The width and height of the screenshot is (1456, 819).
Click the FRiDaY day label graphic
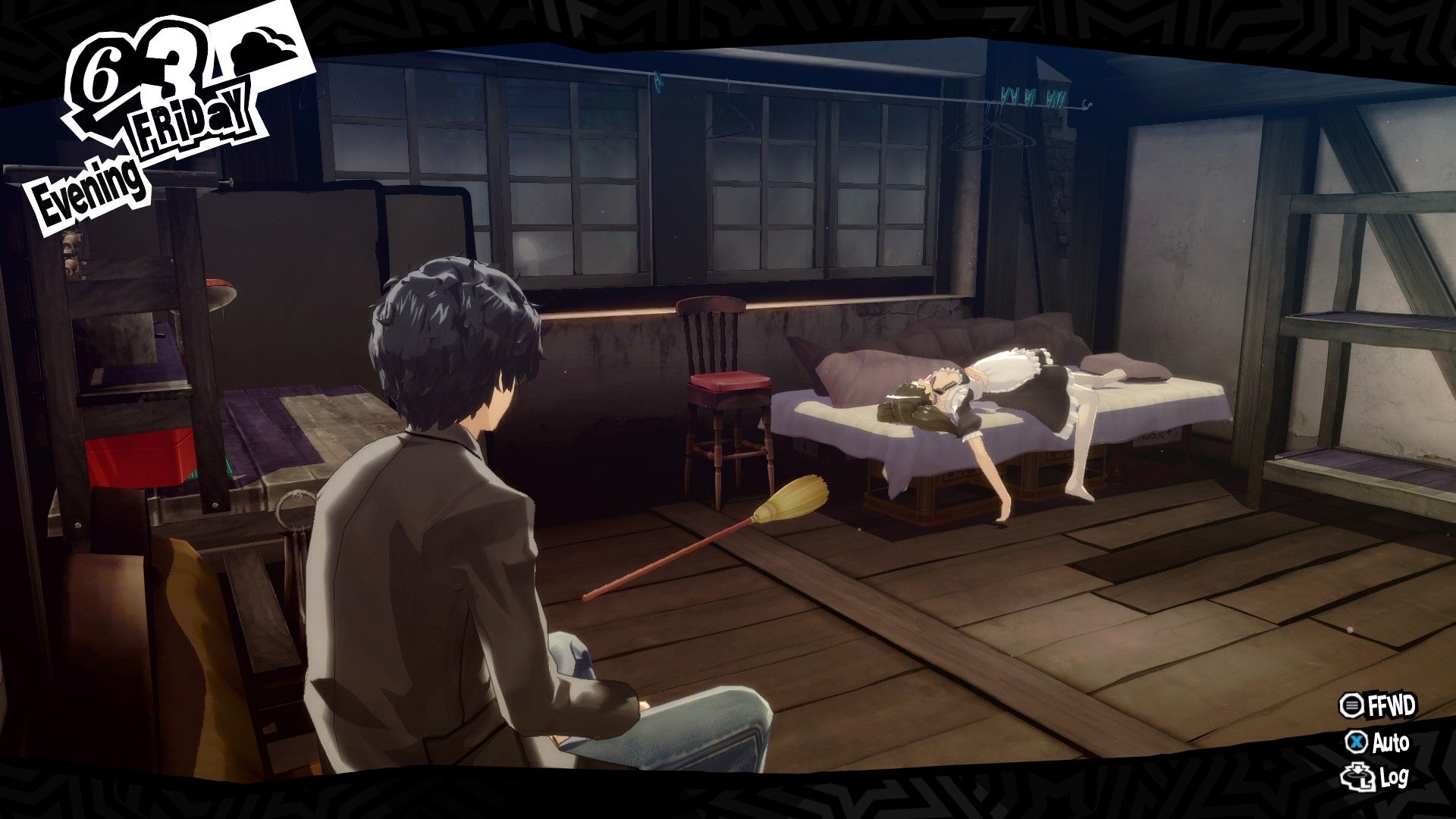pos(190,121)
